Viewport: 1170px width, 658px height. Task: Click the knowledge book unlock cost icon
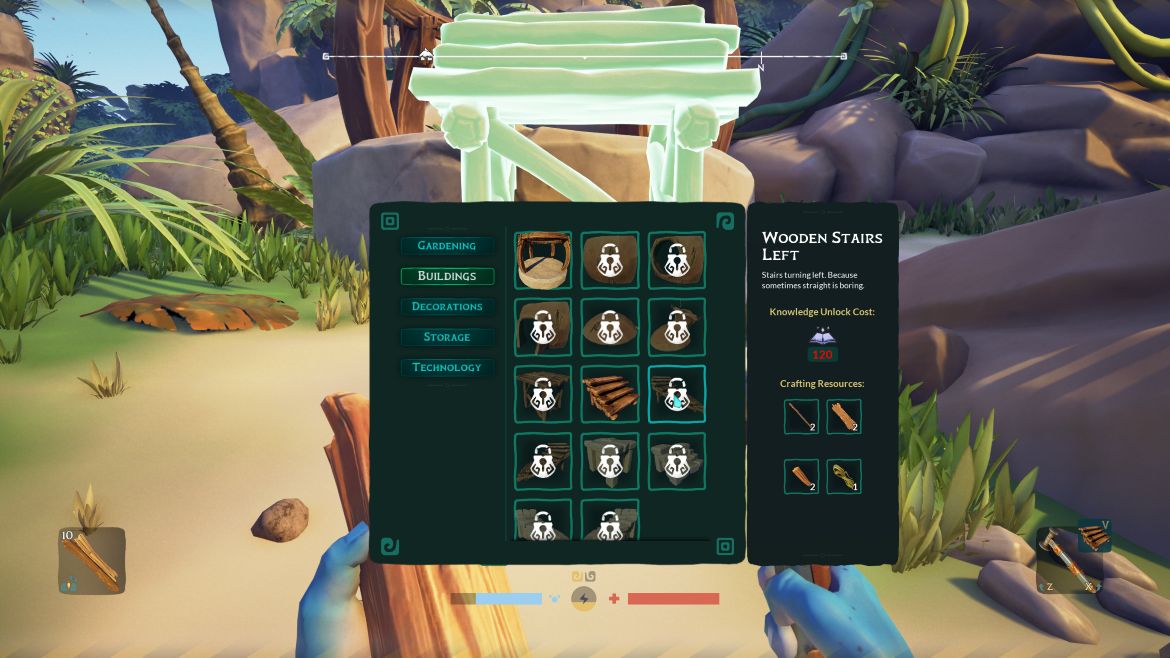[x=822, y=337]
